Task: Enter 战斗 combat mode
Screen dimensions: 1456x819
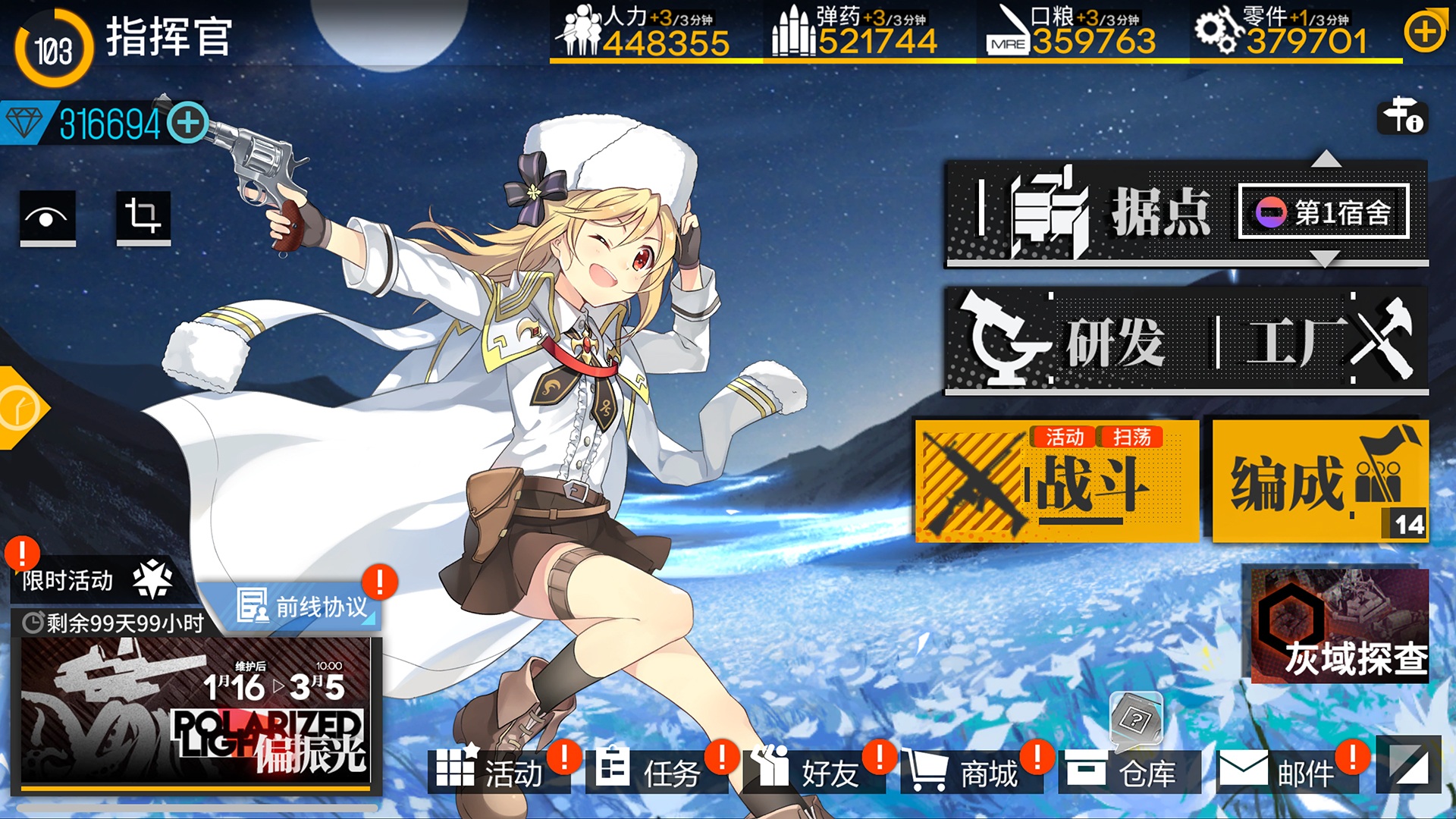Action: click(x=1054, y=482)
